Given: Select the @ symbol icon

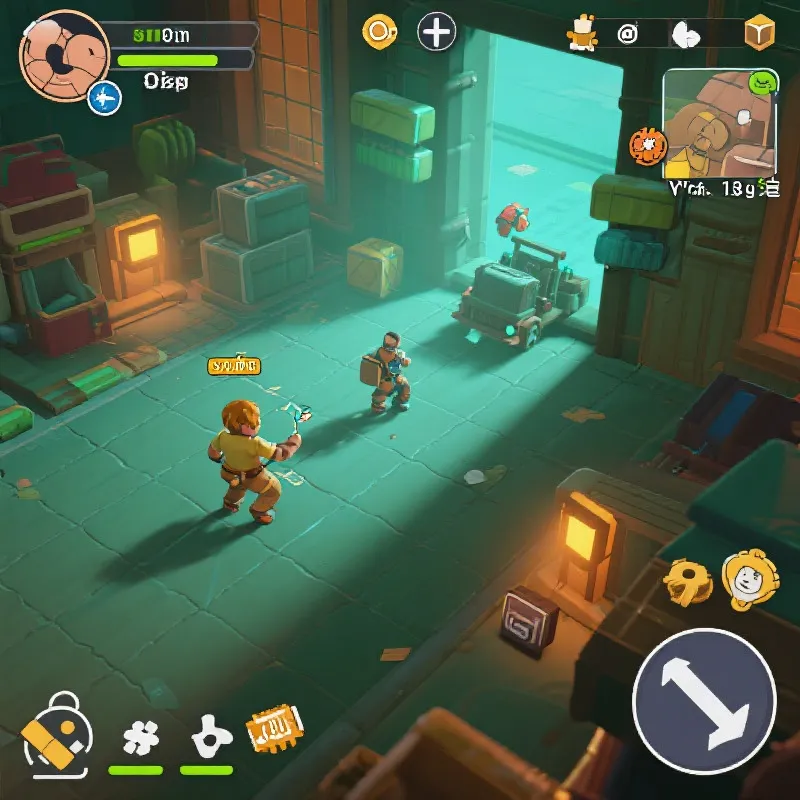Looking at the screenshot, I should coord(628,34).
